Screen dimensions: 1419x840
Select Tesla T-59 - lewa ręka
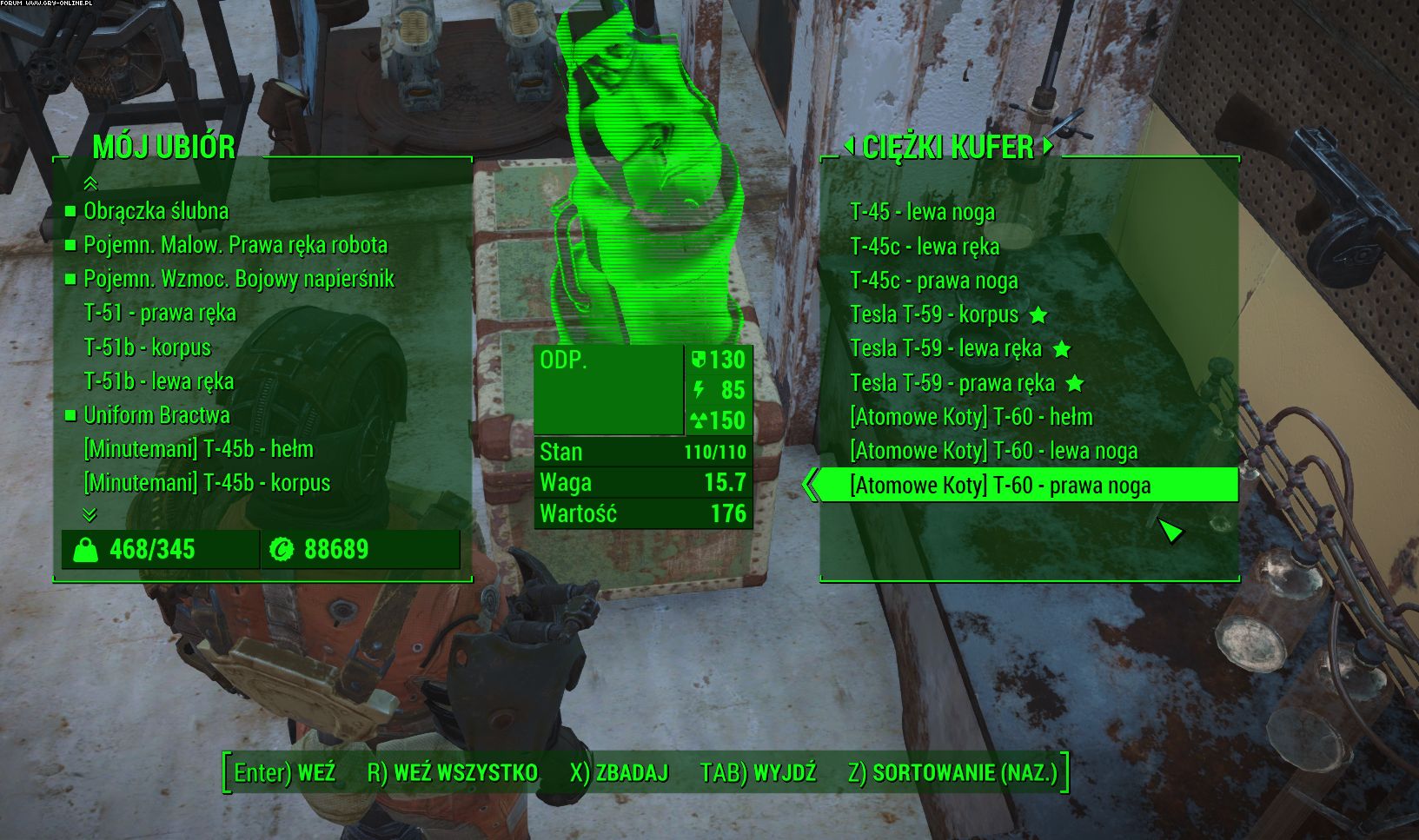click(x=945, y=348)
